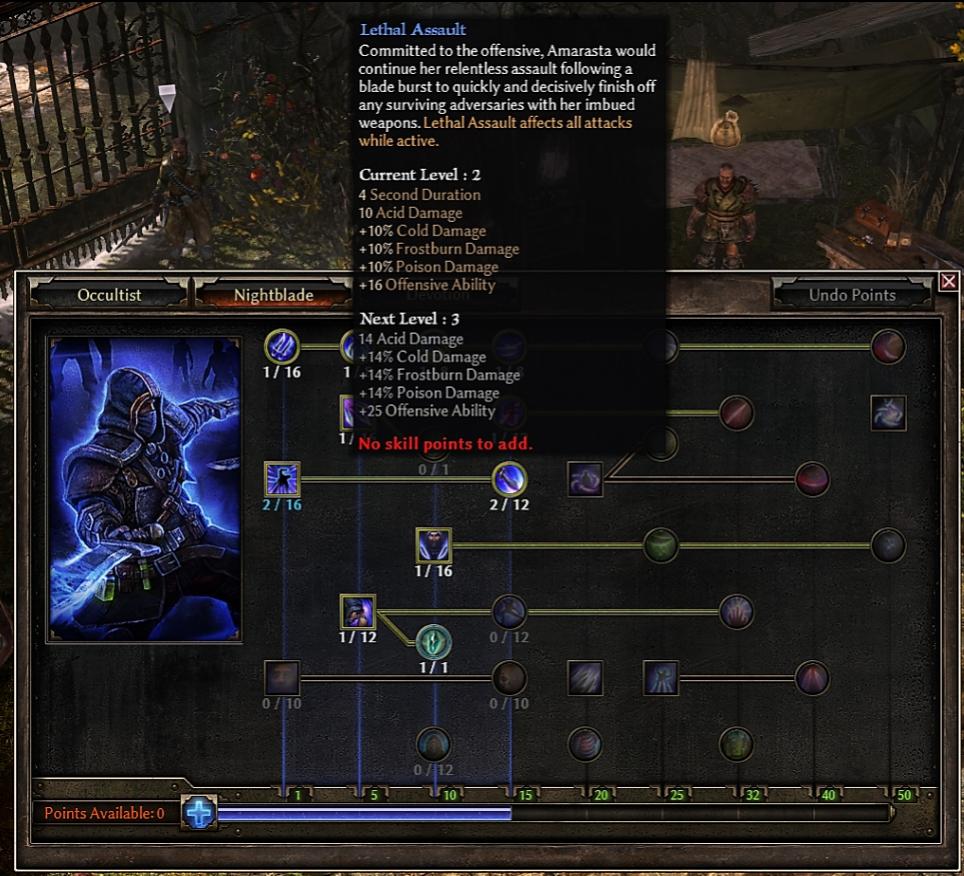This screenshot has width=964, height=876.
Task: Click the teal round skill showing 1/1
Action: click(434, 641)
